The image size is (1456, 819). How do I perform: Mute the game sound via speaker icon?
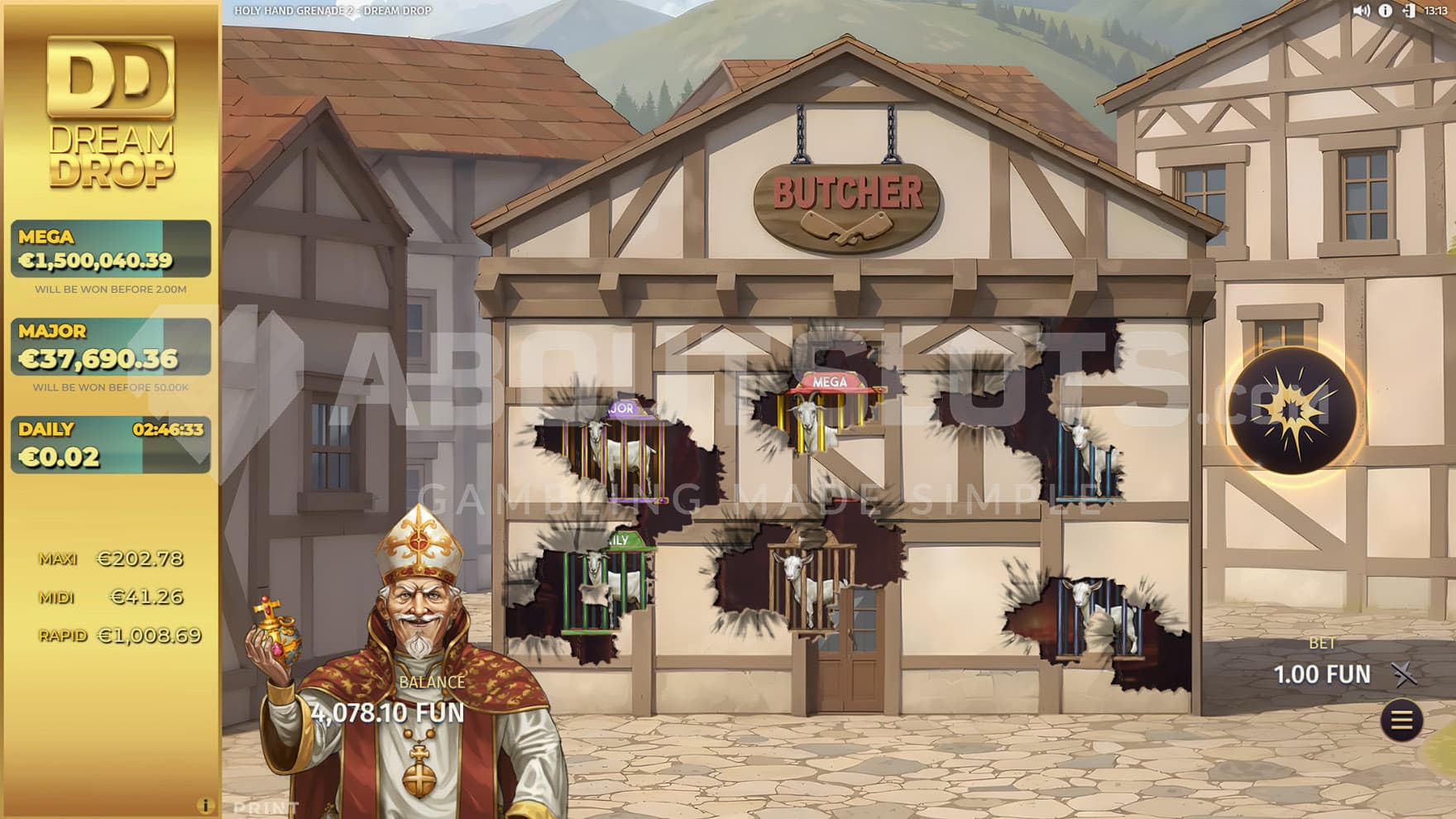[x=1361, y=11]
